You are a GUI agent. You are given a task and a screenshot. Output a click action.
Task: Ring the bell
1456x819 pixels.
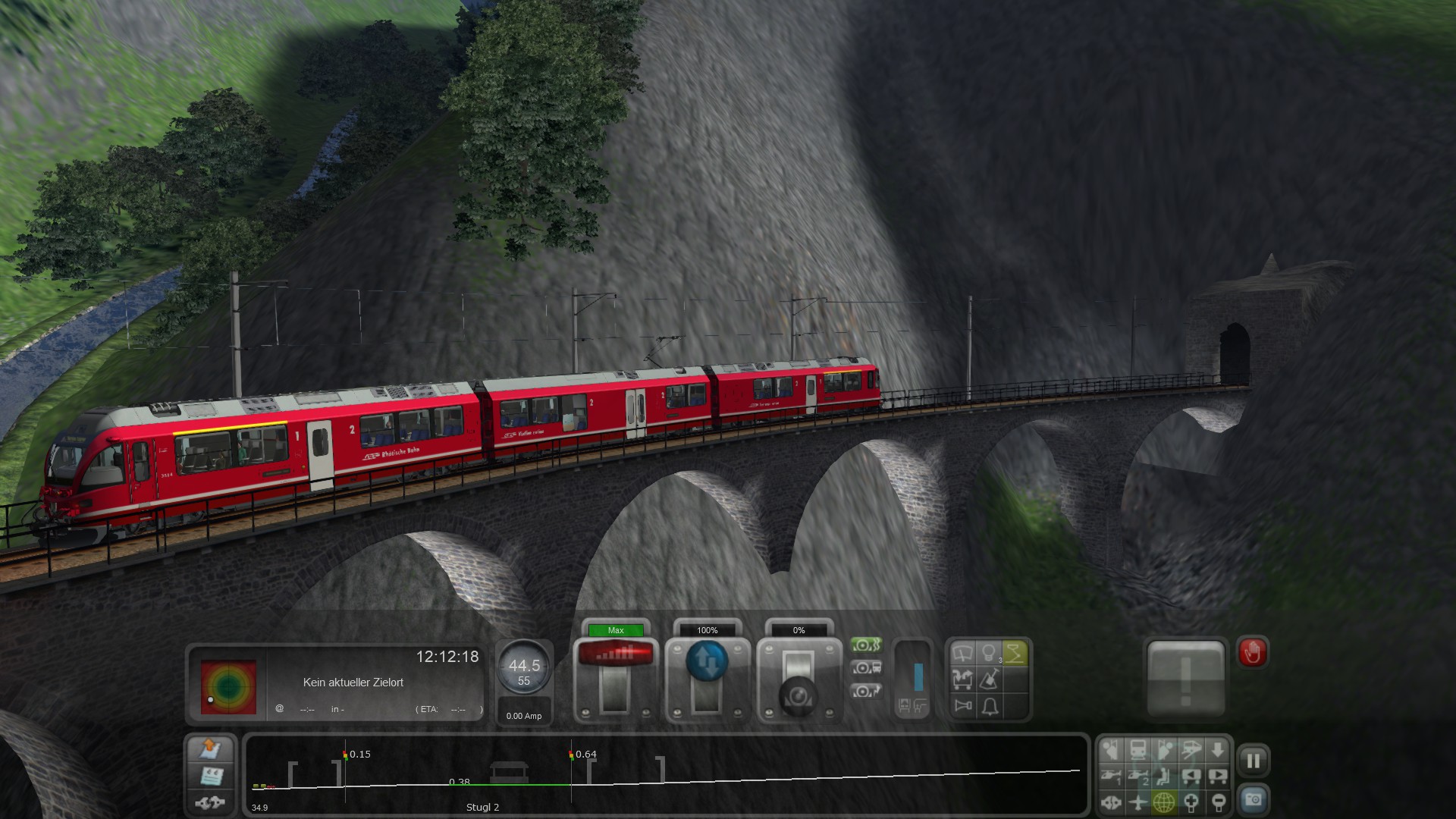(990, 707)
